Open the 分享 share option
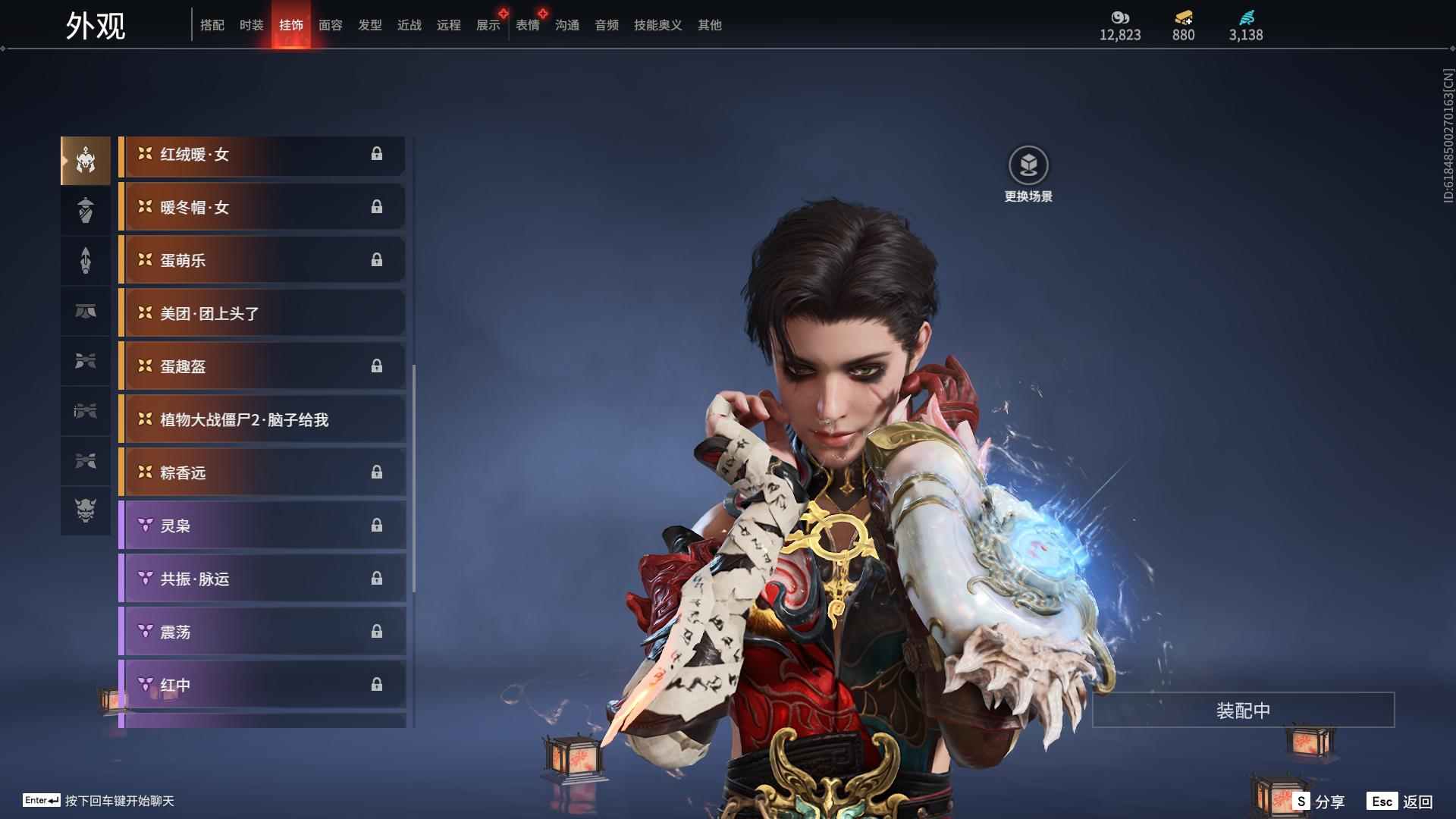Screen dimensions: 1456x819 (1319, 802)
